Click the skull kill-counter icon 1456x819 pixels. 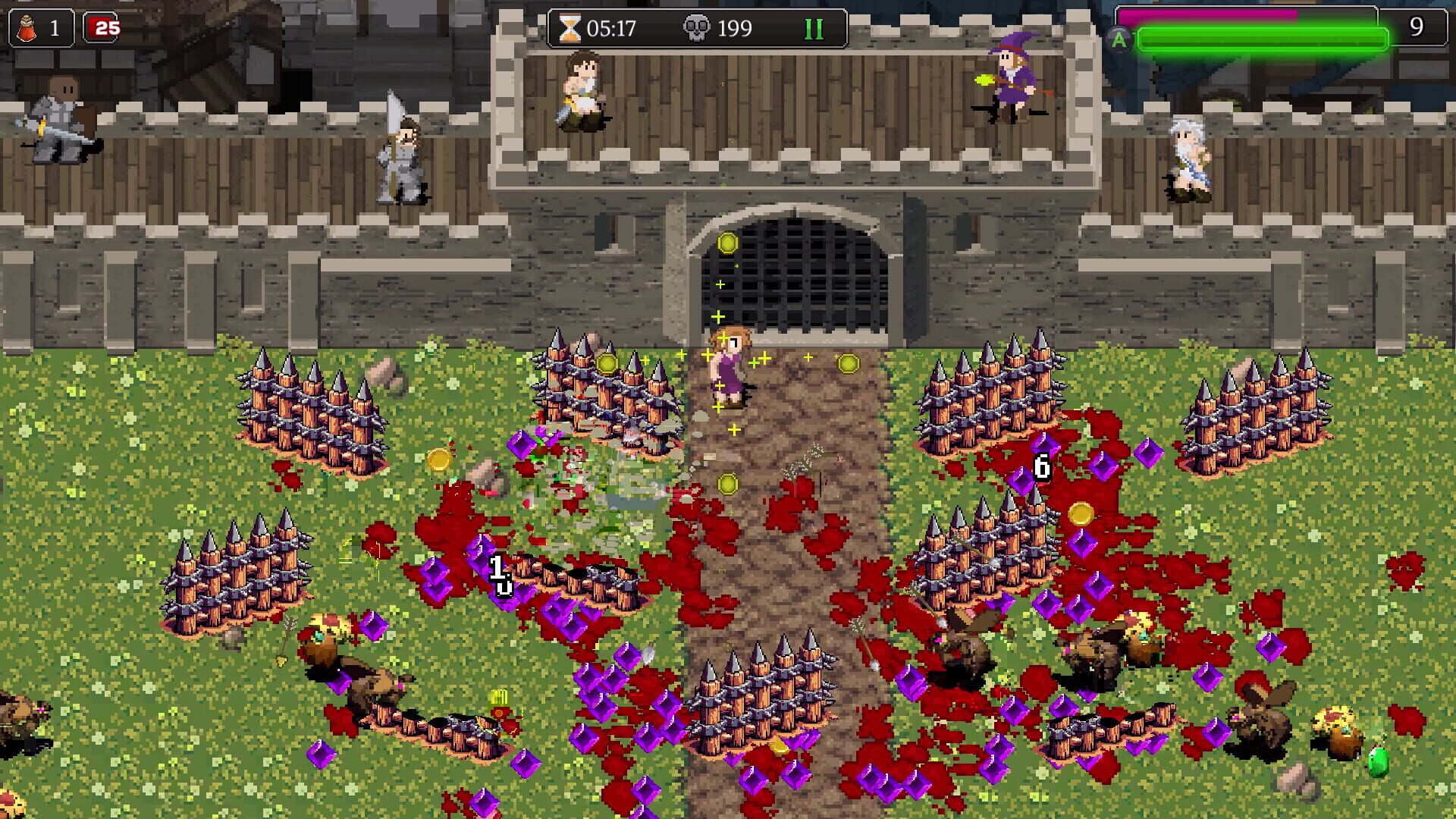tap(698, 27)
